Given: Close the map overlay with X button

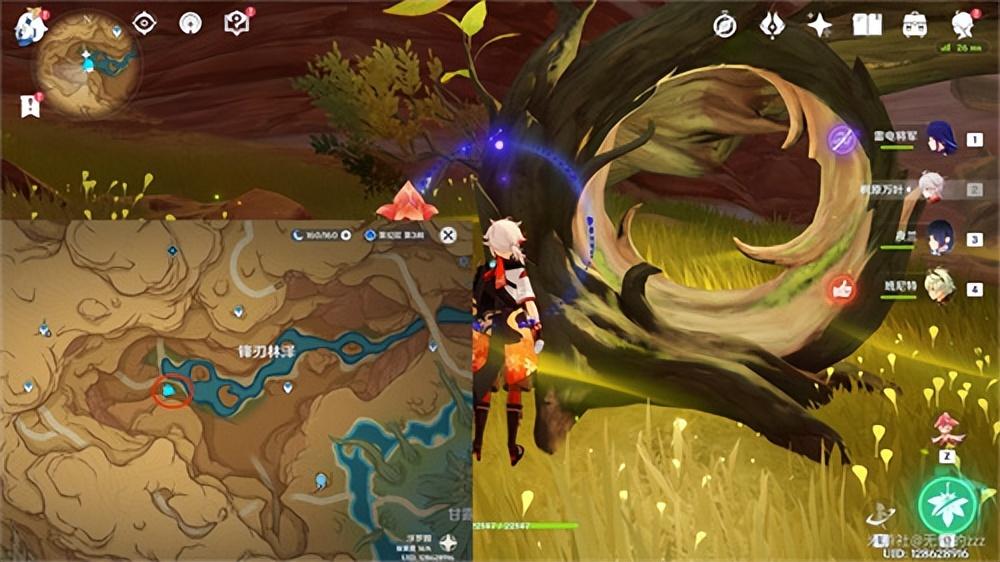Looking at the screenshot, I should click(x=449, y=234).
